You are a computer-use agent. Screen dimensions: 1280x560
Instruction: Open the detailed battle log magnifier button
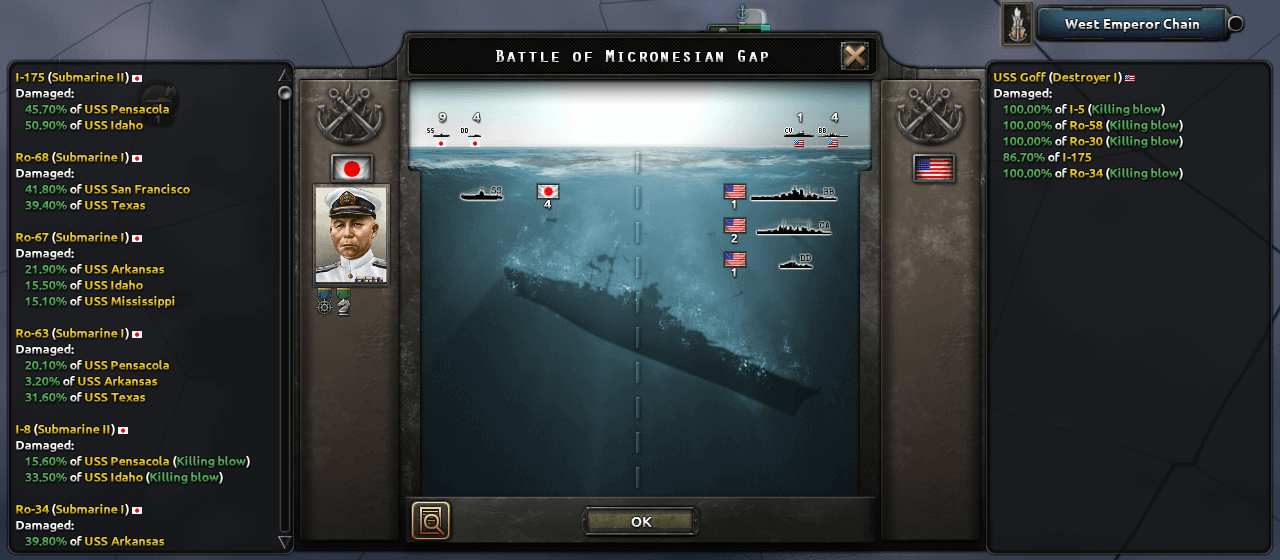click(431, 521)
